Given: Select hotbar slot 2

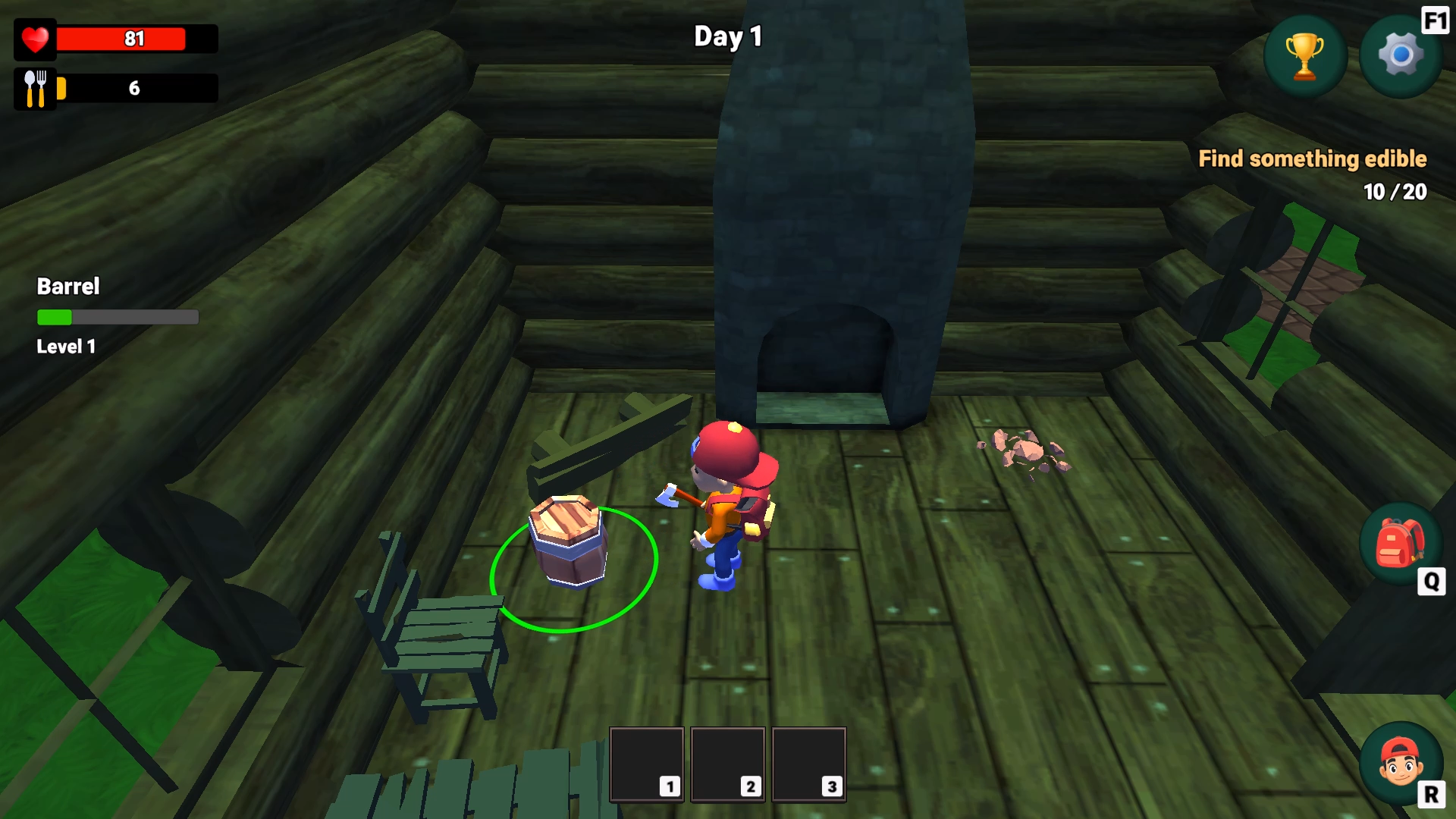Looking at the screenshot, I should [727, 764].
